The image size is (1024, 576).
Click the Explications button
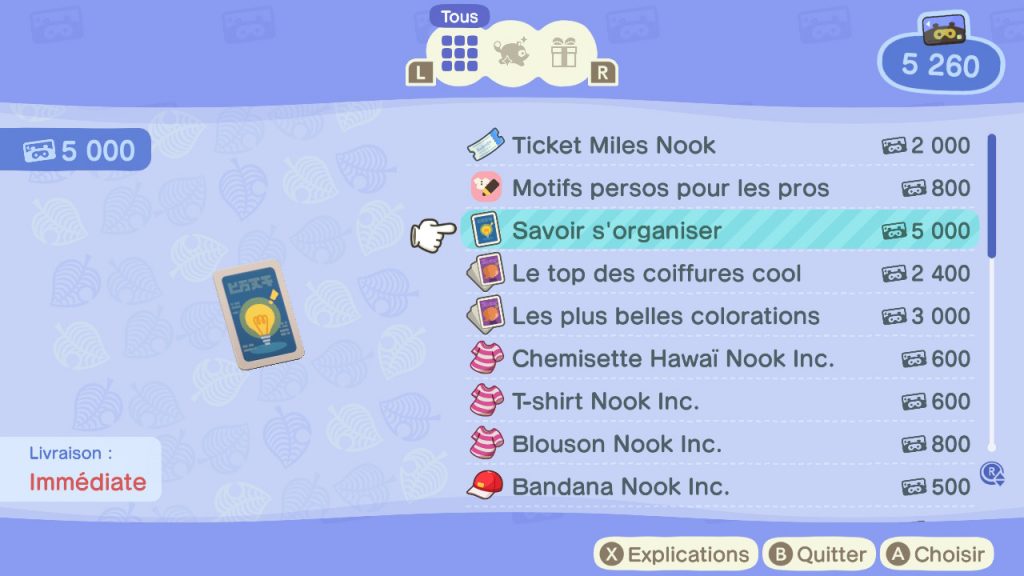coord(675,554)
